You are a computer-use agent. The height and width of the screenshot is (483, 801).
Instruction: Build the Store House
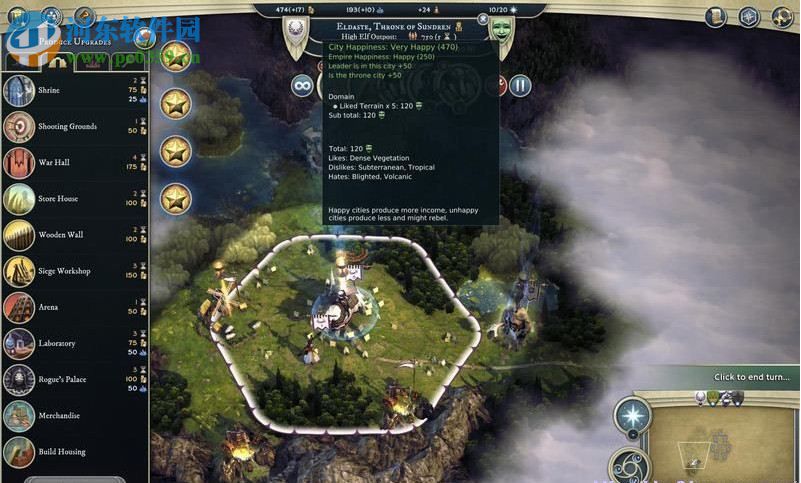click(x=75, y=199)
